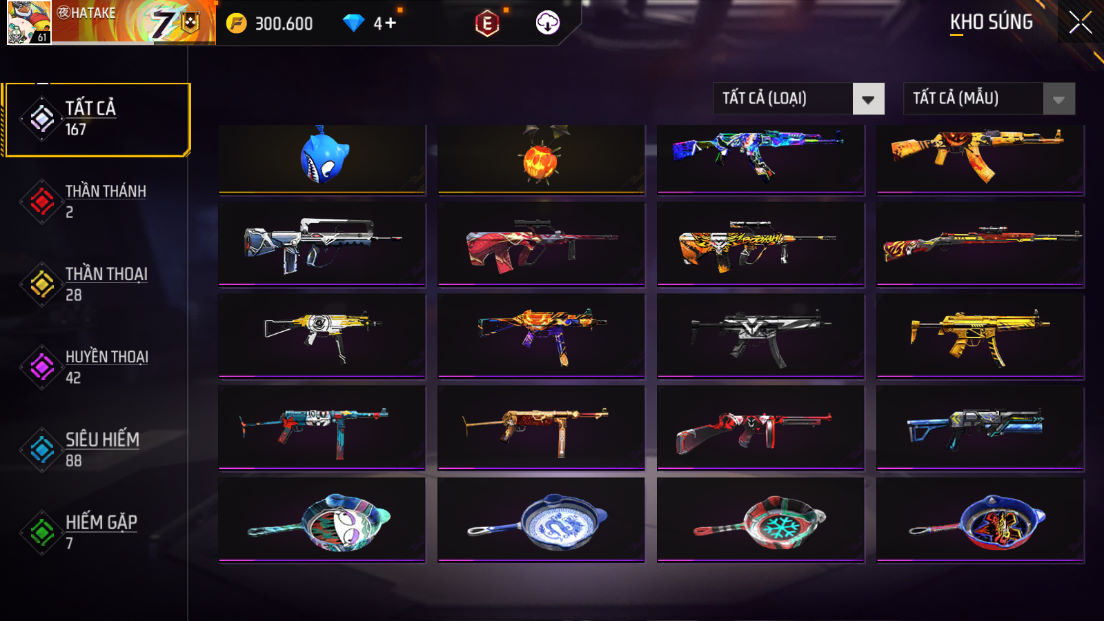Switch to the Thần Thánh rarity tab
This screenshot has width=1104, height=621.
[97, 201]
